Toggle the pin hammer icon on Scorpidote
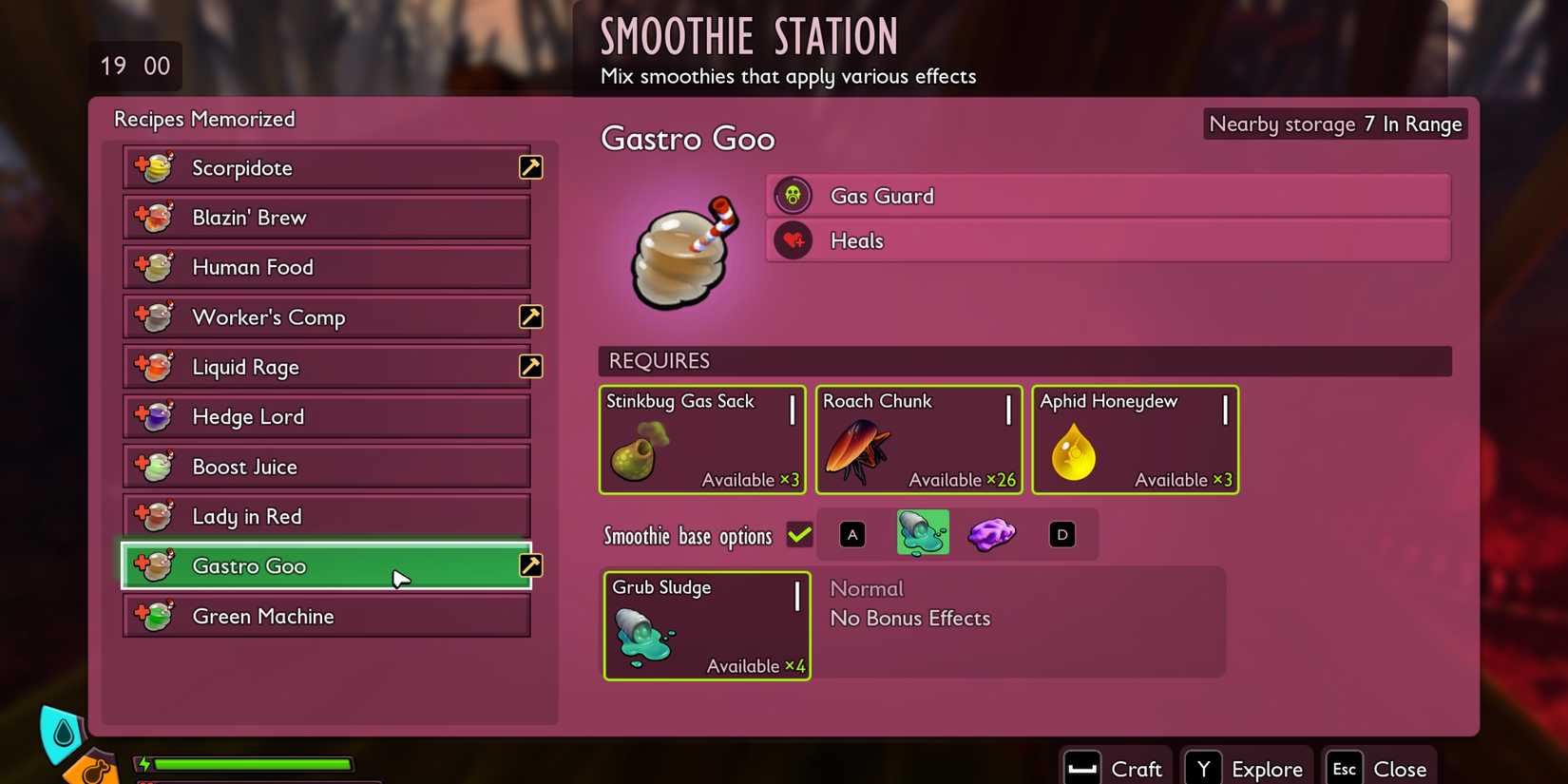The width and height of the screenshot is (1568, 784). pyautogui.click(x=530, y=167)
